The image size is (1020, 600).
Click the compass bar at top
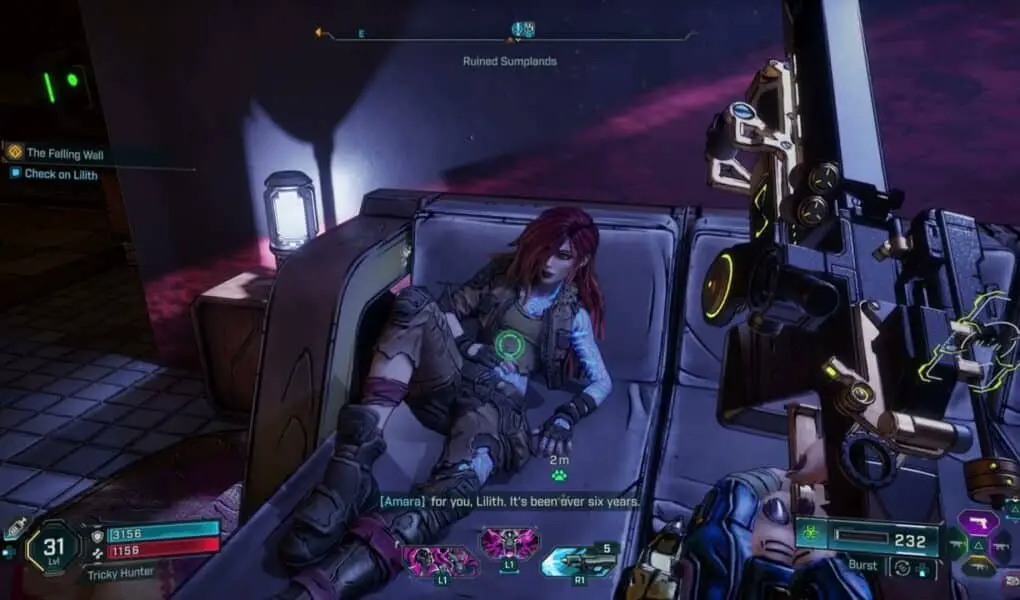click(x=510, y=35)
